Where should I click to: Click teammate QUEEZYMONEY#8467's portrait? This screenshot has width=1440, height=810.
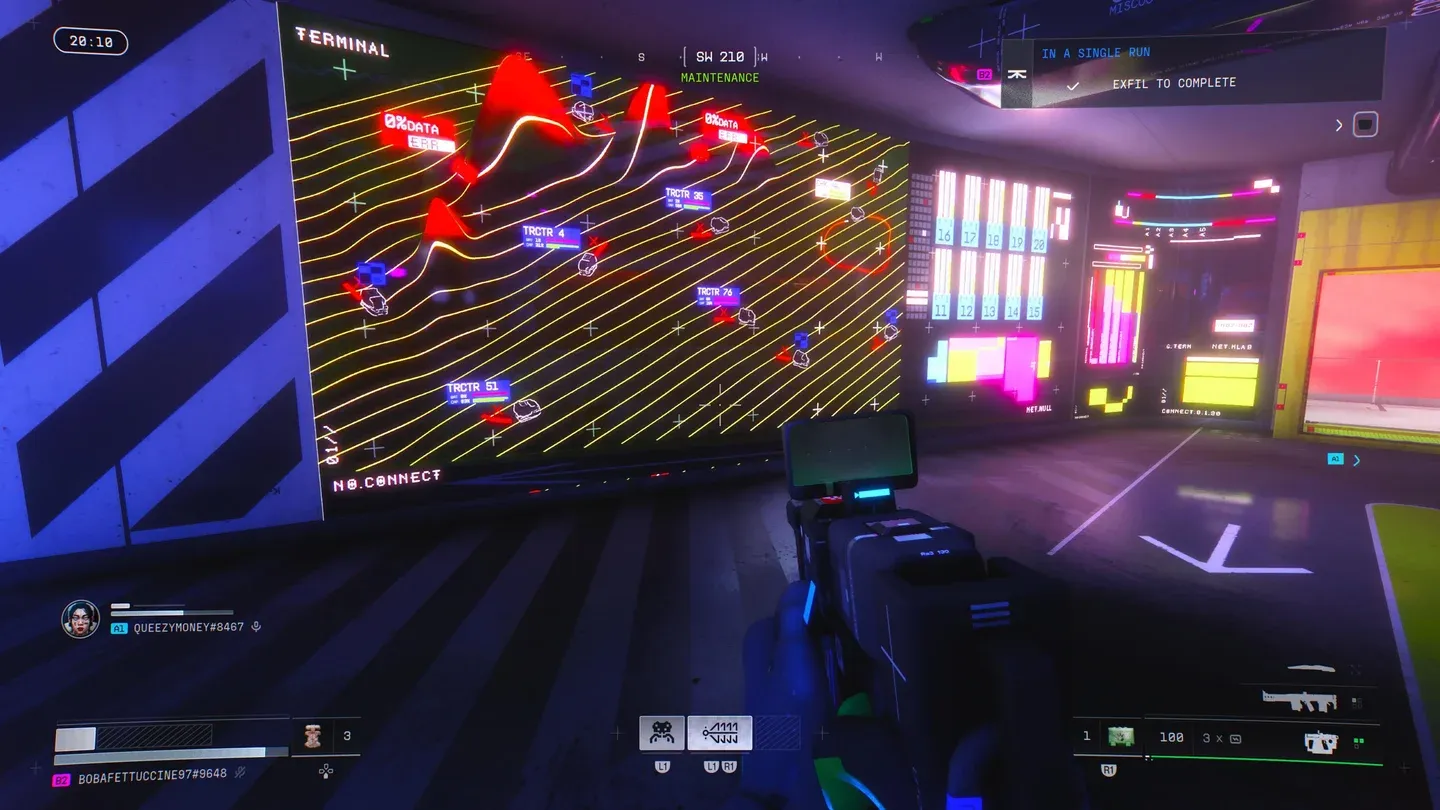pyautogui.click(x=80, y=619)
